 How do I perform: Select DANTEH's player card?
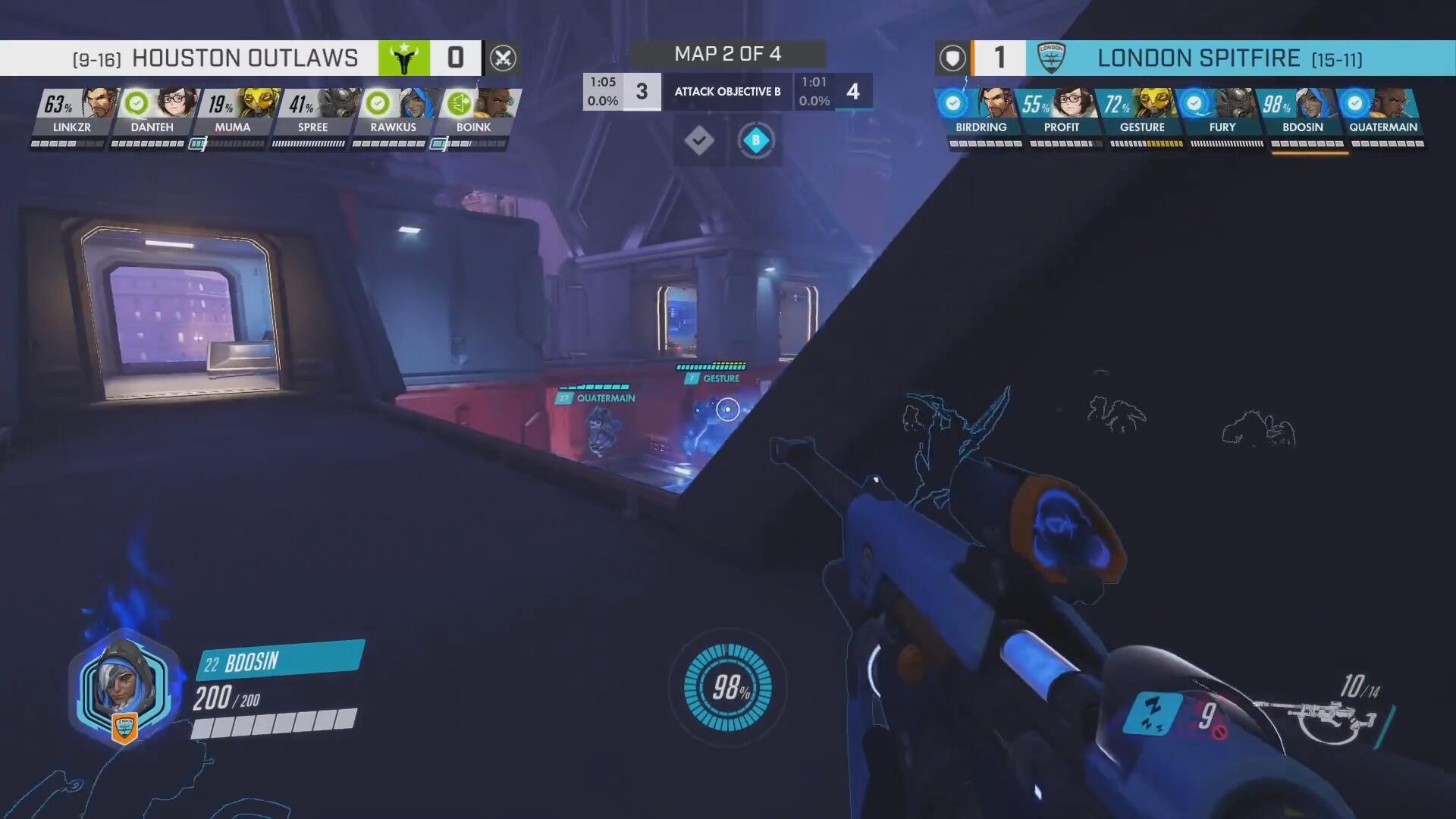152,114
